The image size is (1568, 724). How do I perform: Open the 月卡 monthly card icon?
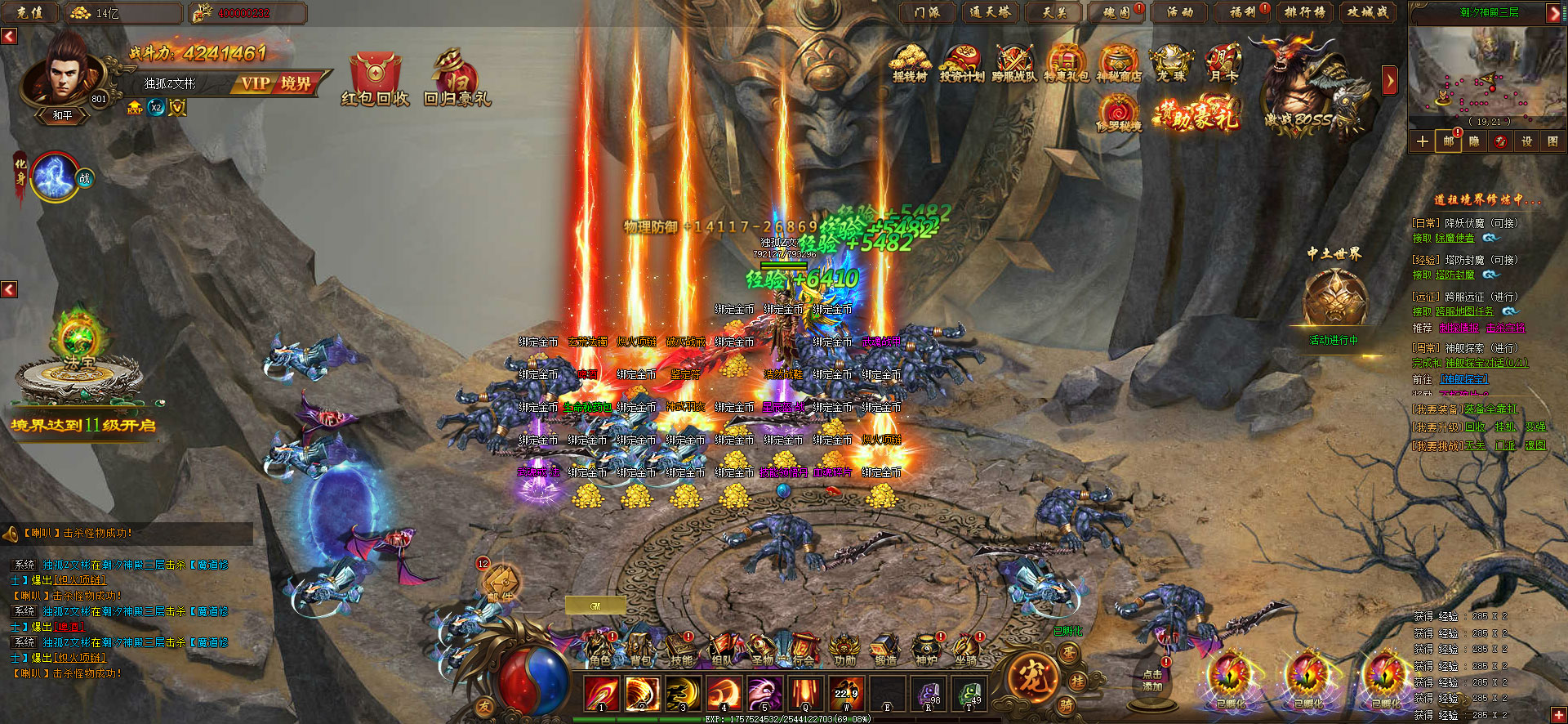click(x=1223, y=63)
